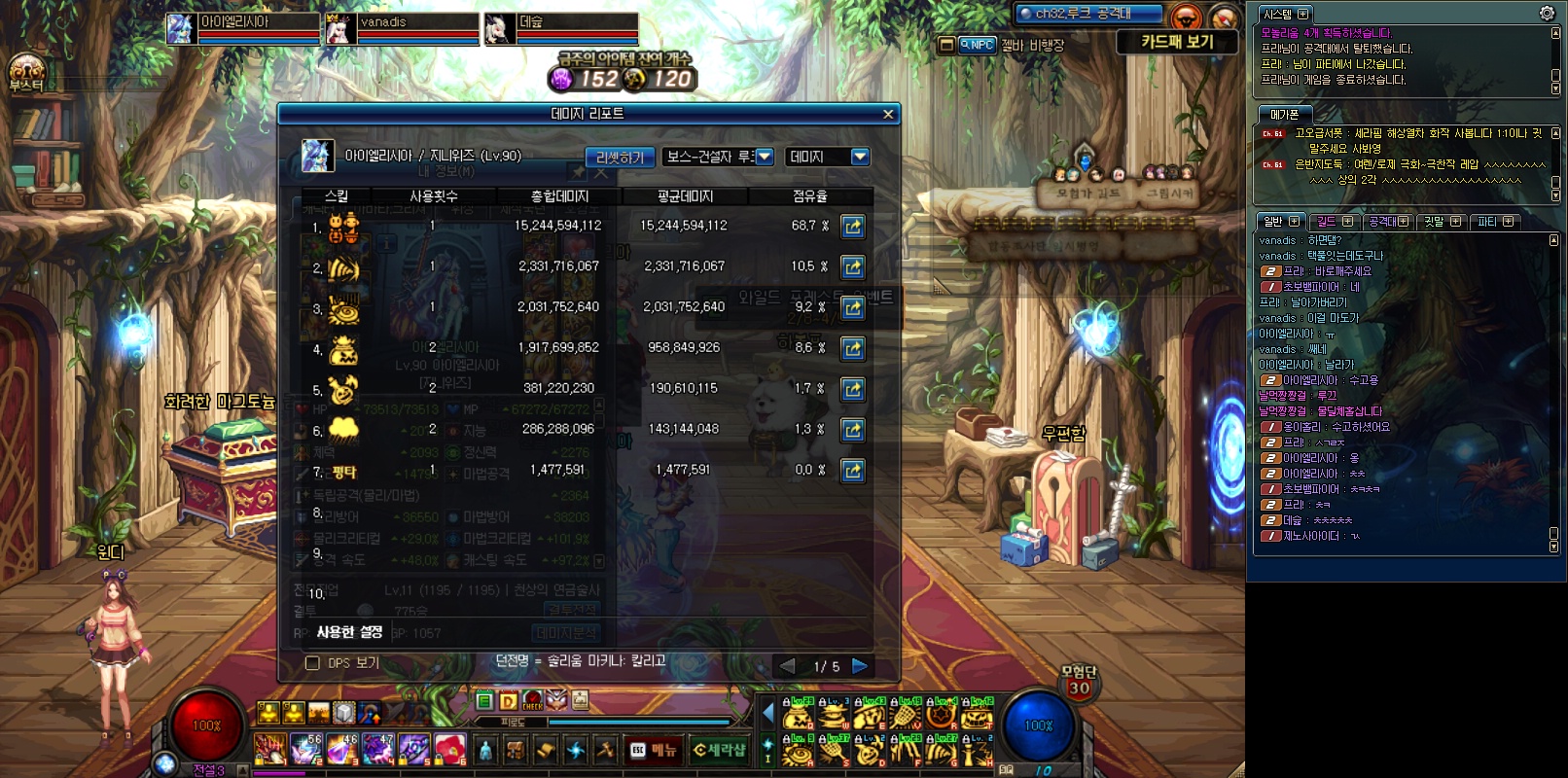Close the damage report window

(x=888, y=114)
